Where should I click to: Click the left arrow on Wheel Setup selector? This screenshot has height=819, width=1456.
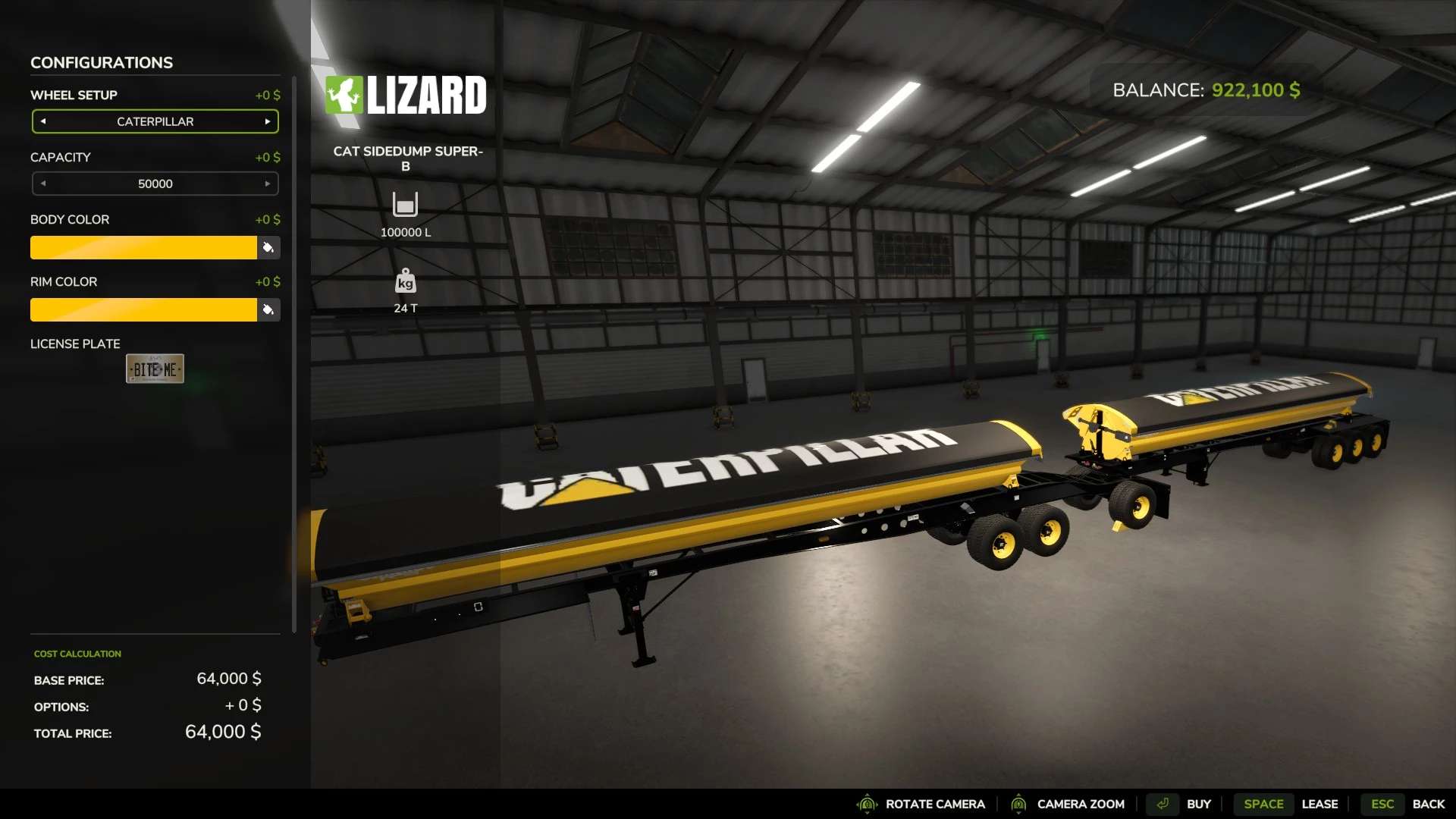(x=43, y=121)
